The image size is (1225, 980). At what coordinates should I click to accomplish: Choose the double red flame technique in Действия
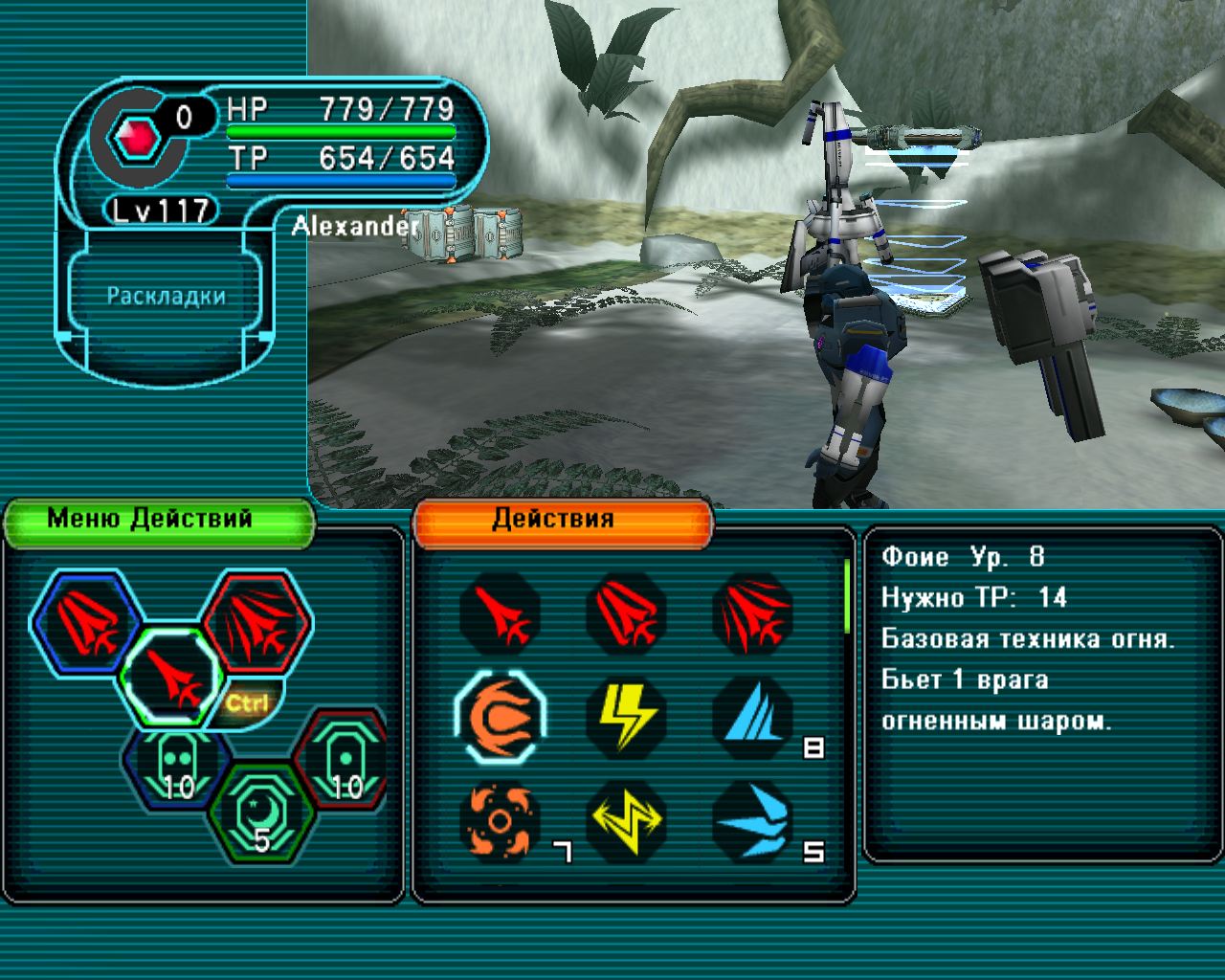(626, 613)
